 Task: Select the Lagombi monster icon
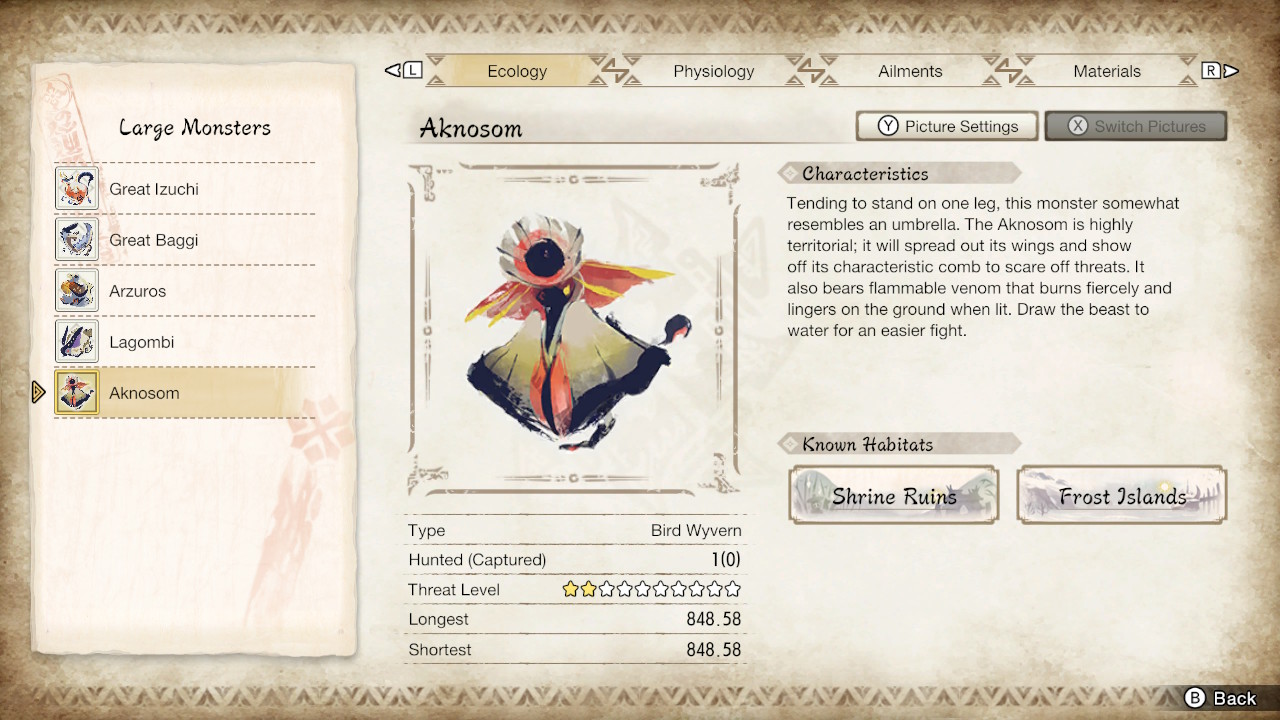[77, 341]
